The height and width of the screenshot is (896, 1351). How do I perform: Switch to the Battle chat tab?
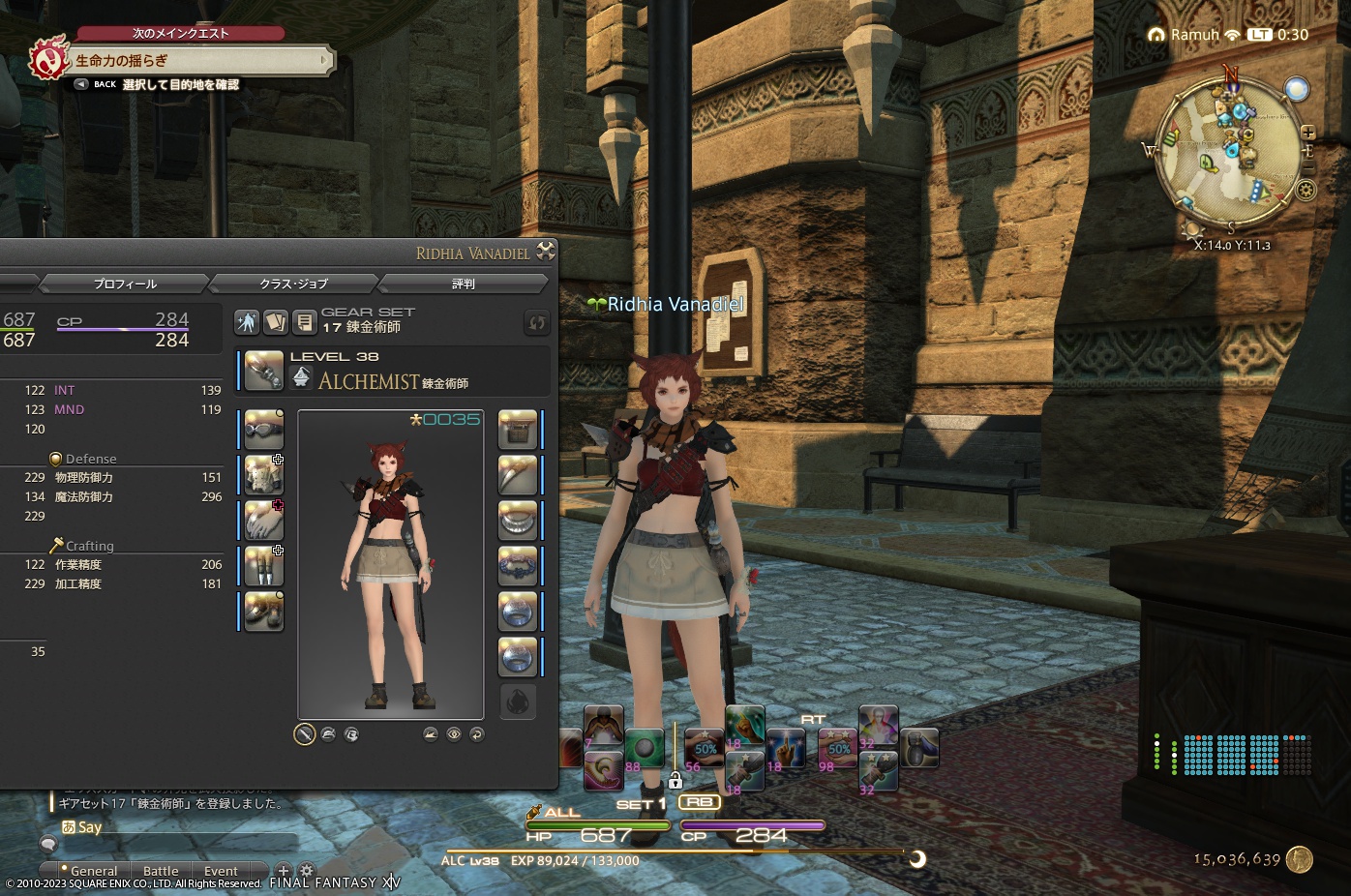(x=160, y=871)
